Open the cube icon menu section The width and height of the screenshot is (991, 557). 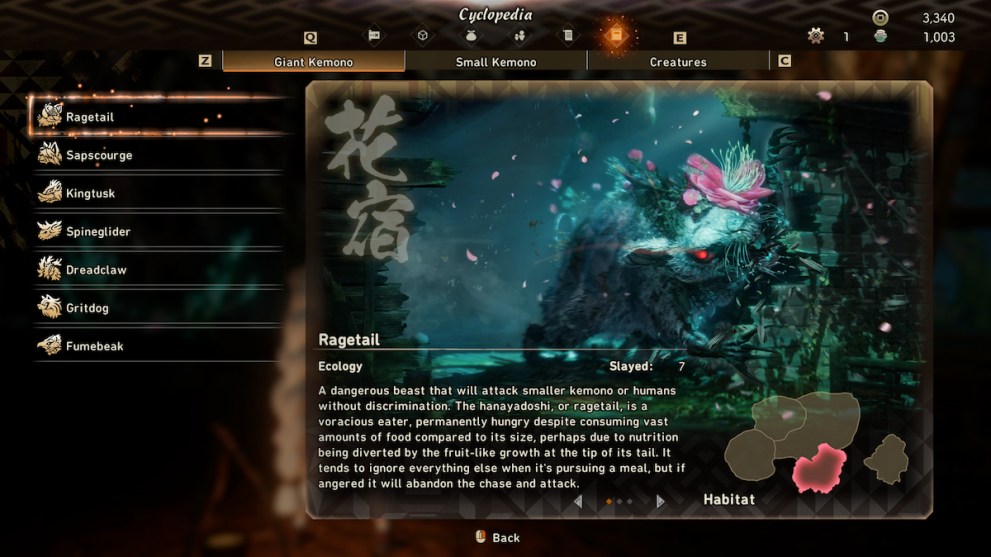(x=423, y=36)
